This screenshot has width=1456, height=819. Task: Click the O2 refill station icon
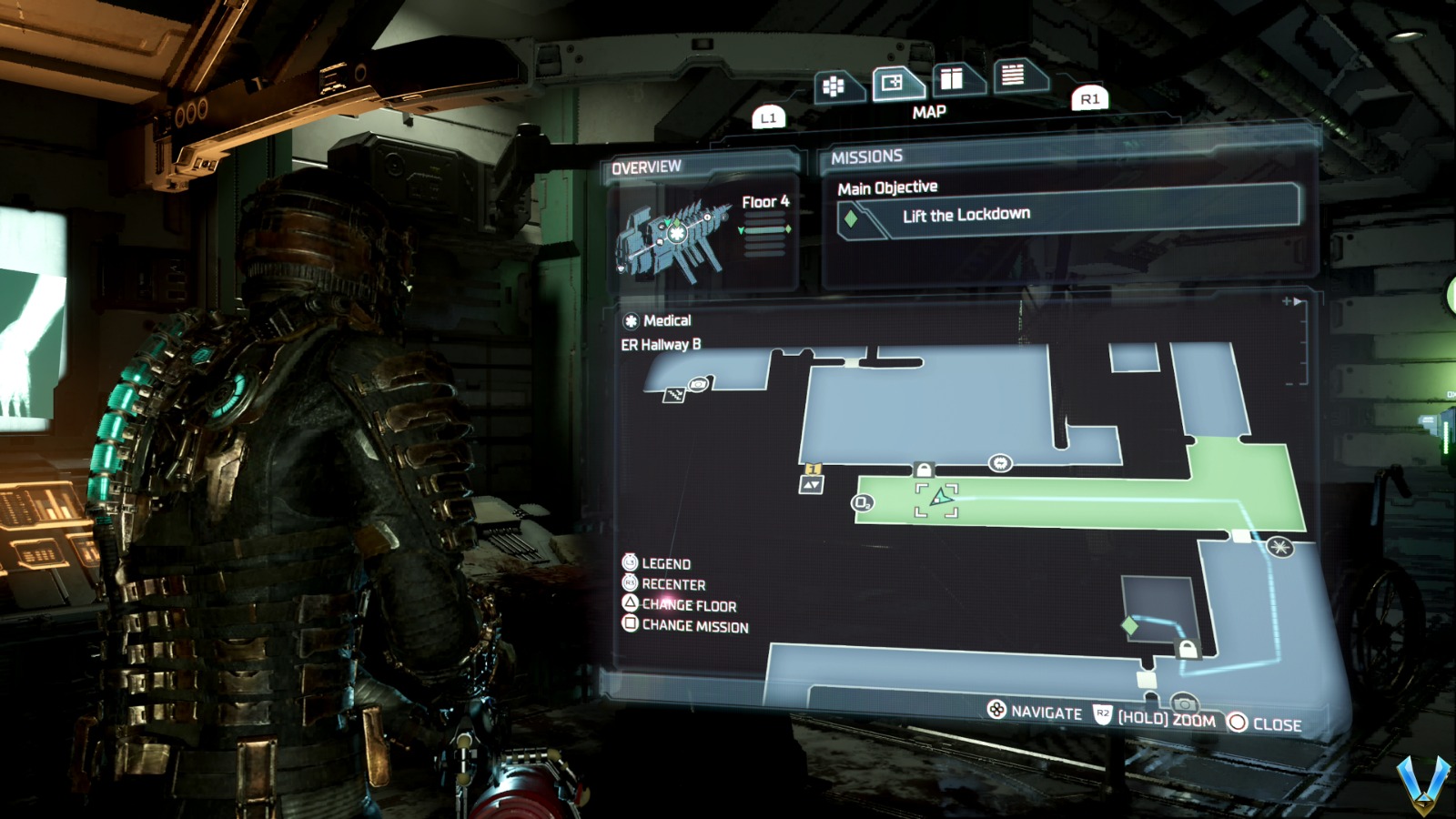(860, 502)
